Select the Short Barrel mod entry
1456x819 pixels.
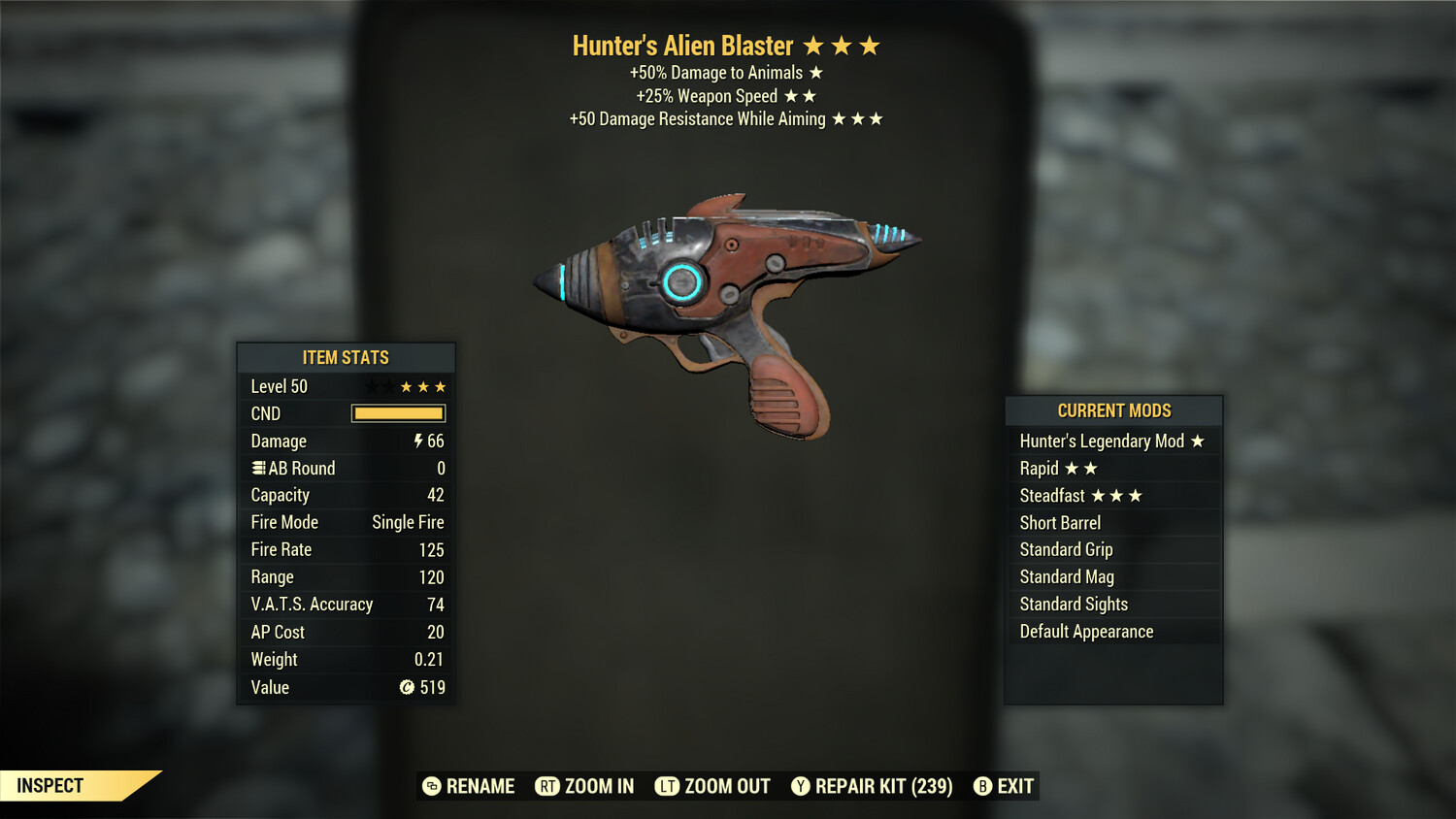1060,522
